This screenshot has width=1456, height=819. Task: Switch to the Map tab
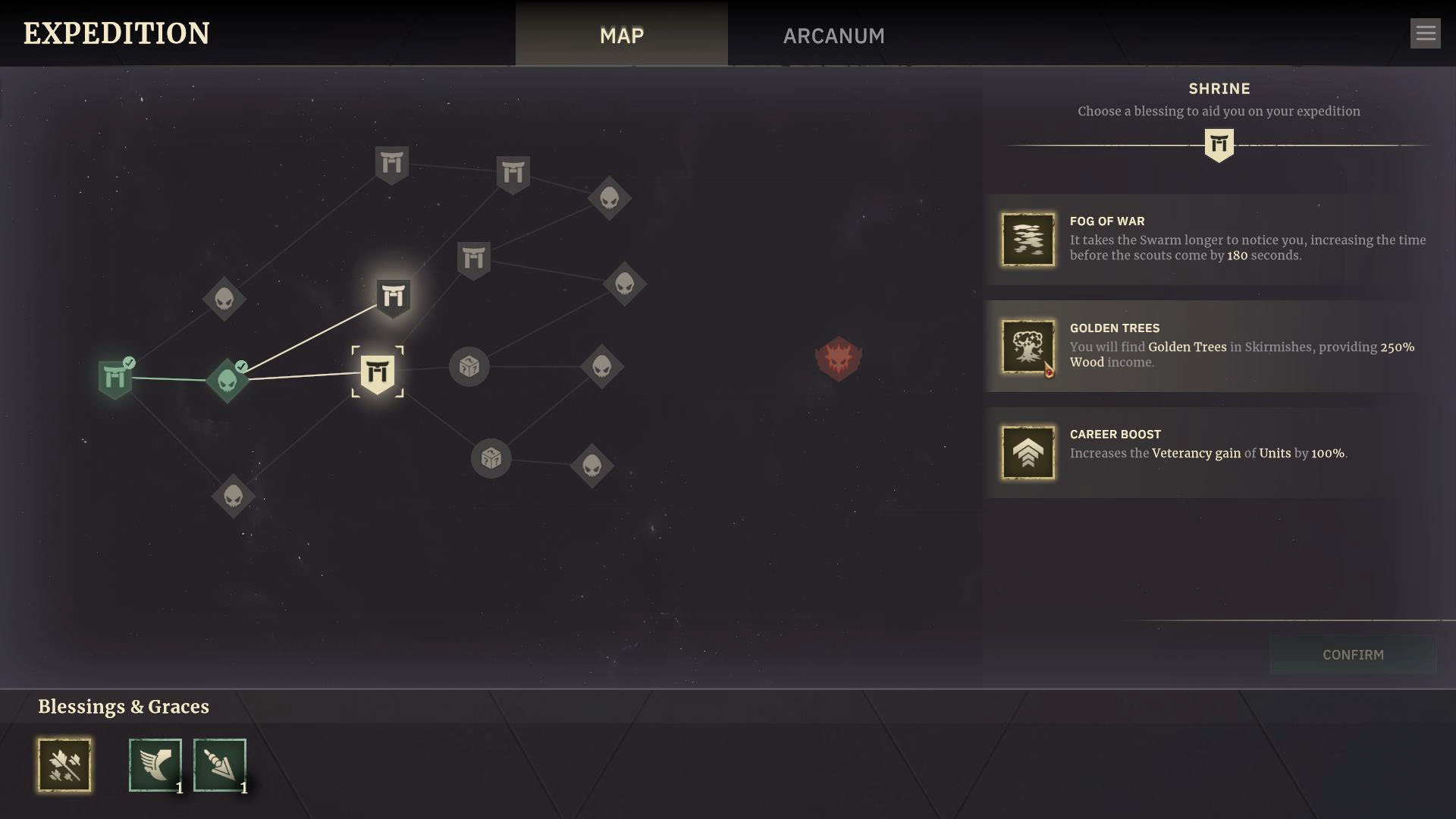[x=621, y=35]
